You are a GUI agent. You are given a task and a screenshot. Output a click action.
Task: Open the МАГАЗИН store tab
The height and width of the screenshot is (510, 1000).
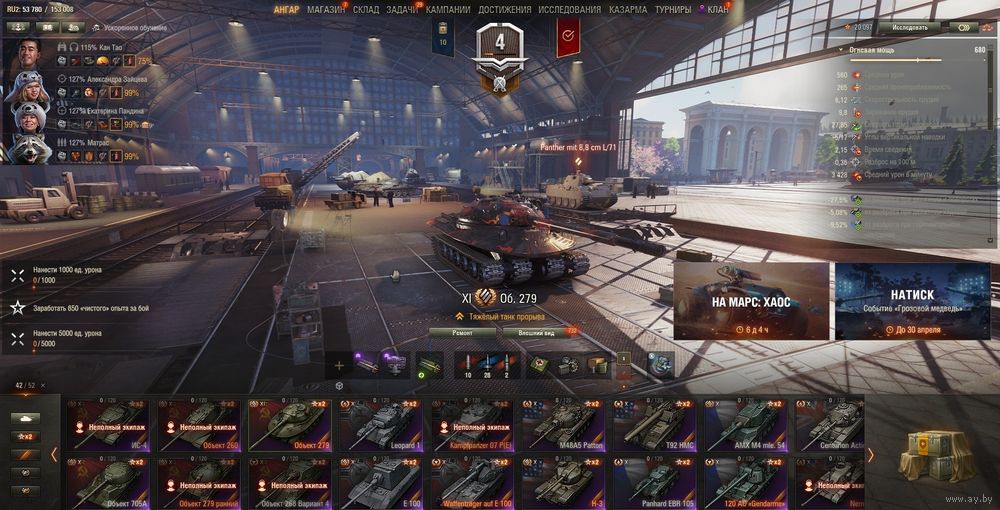[325, 9]
